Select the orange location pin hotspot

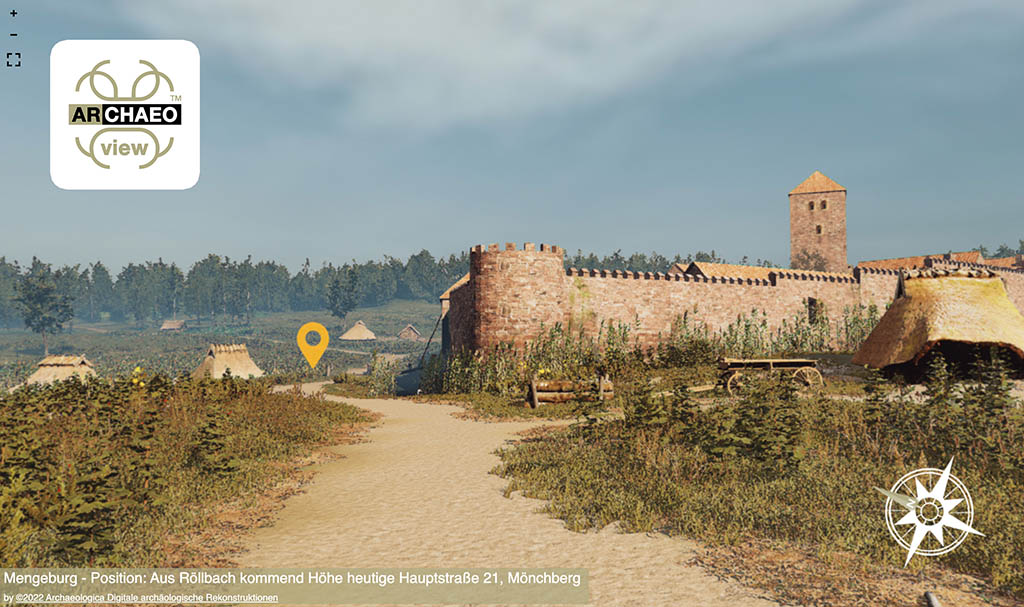point(312,341)
